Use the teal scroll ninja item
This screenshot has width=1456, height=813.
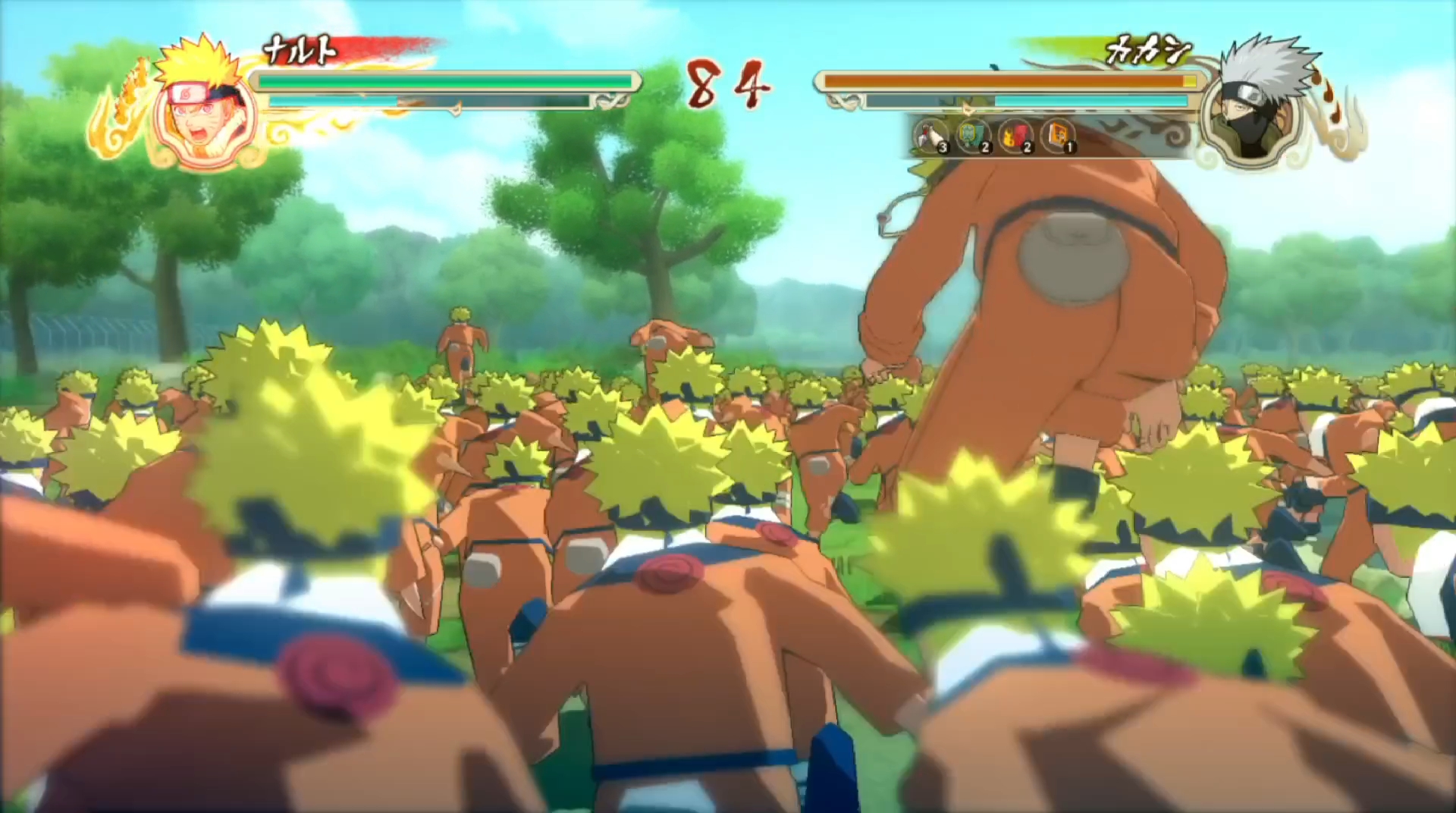tap(973, 136)
